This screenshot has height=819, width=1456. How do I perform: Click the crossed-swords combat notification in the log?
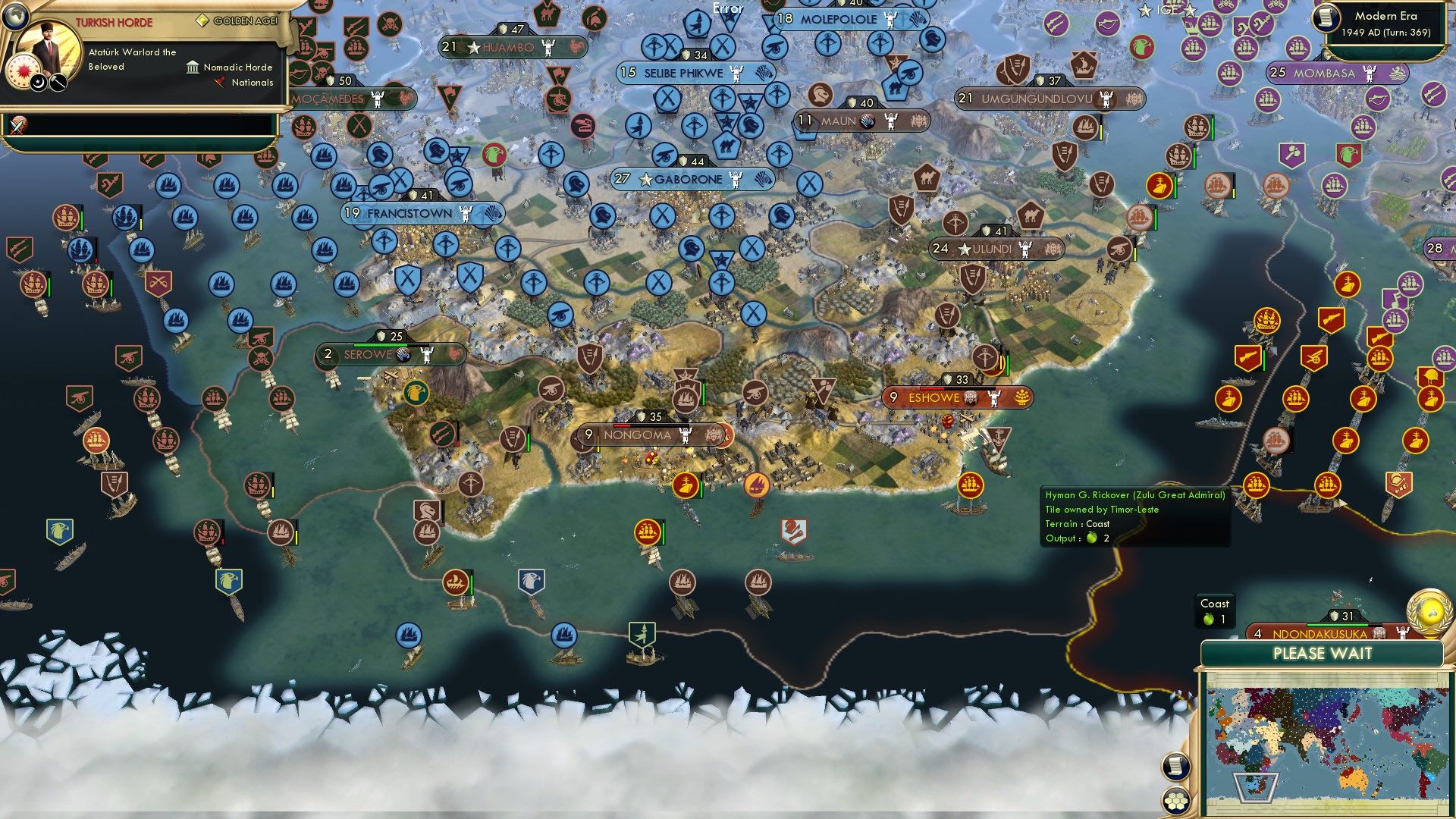click(x=19, y=127)
